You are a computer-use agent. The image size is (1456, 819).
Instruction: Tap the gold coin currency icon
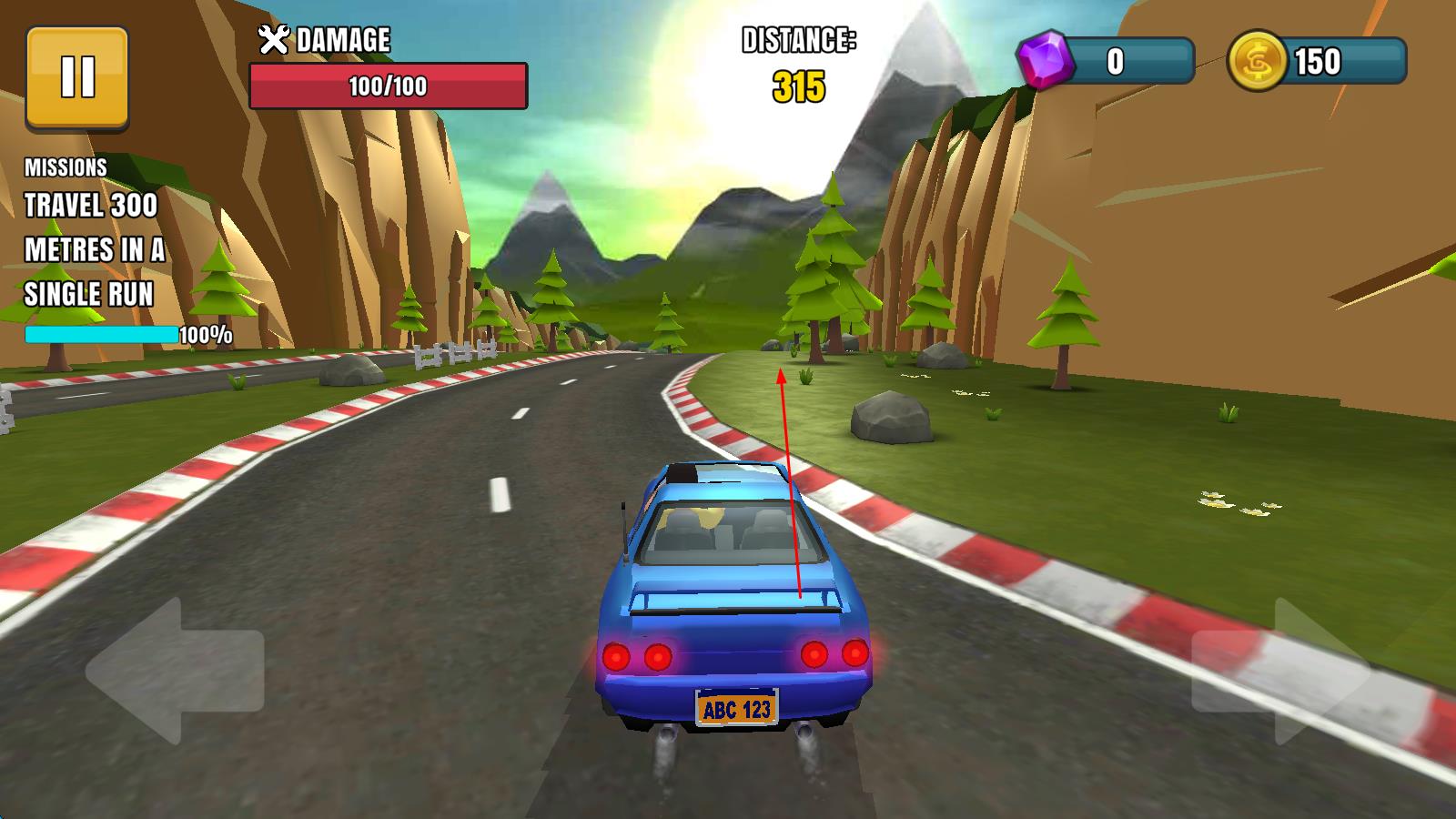tap(1257, 61)
